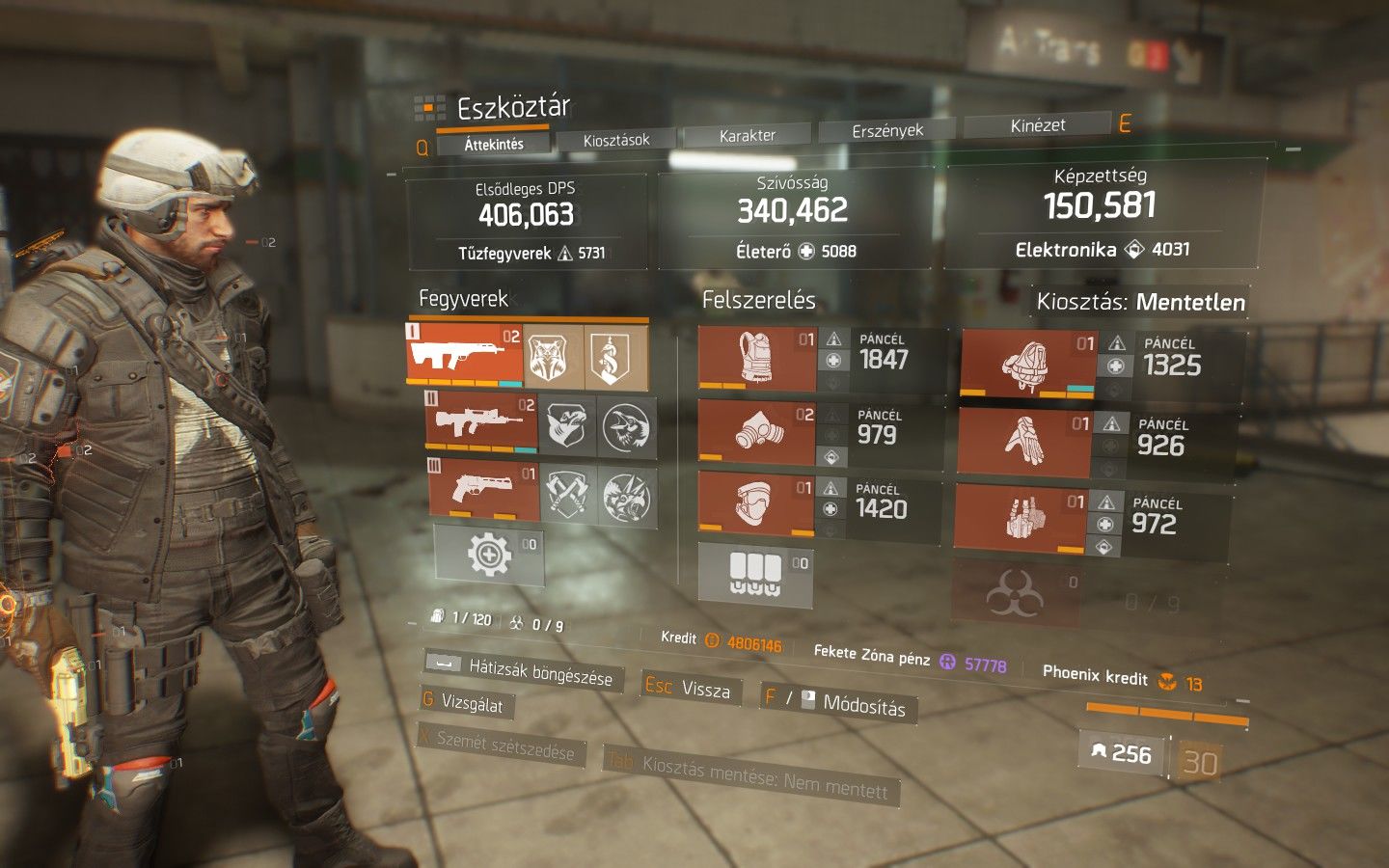Open the body armor vest slot

758,358
